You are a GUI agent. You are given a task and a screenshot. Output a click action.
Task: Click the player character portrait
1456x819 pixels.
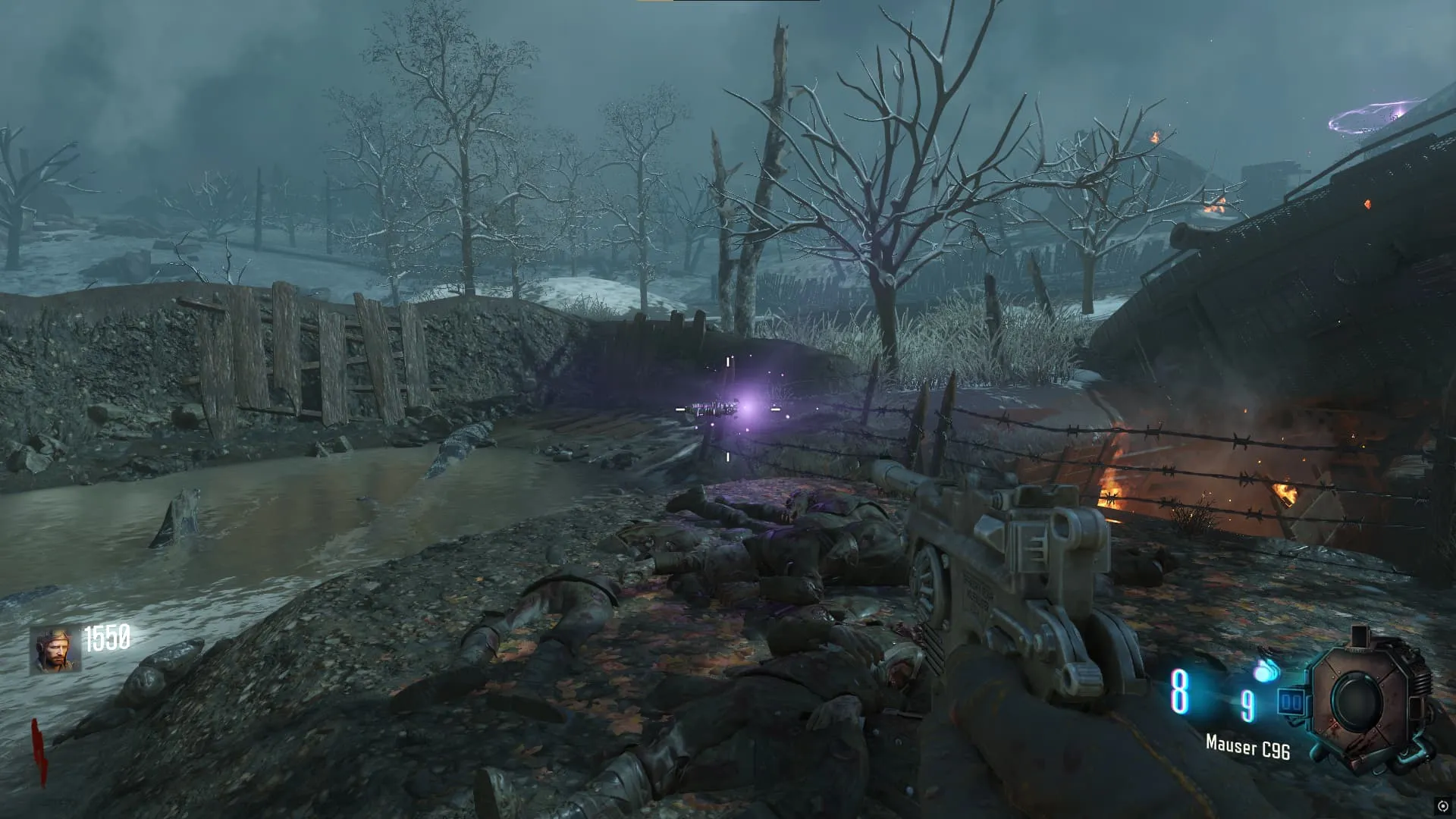tap(55, 650)
